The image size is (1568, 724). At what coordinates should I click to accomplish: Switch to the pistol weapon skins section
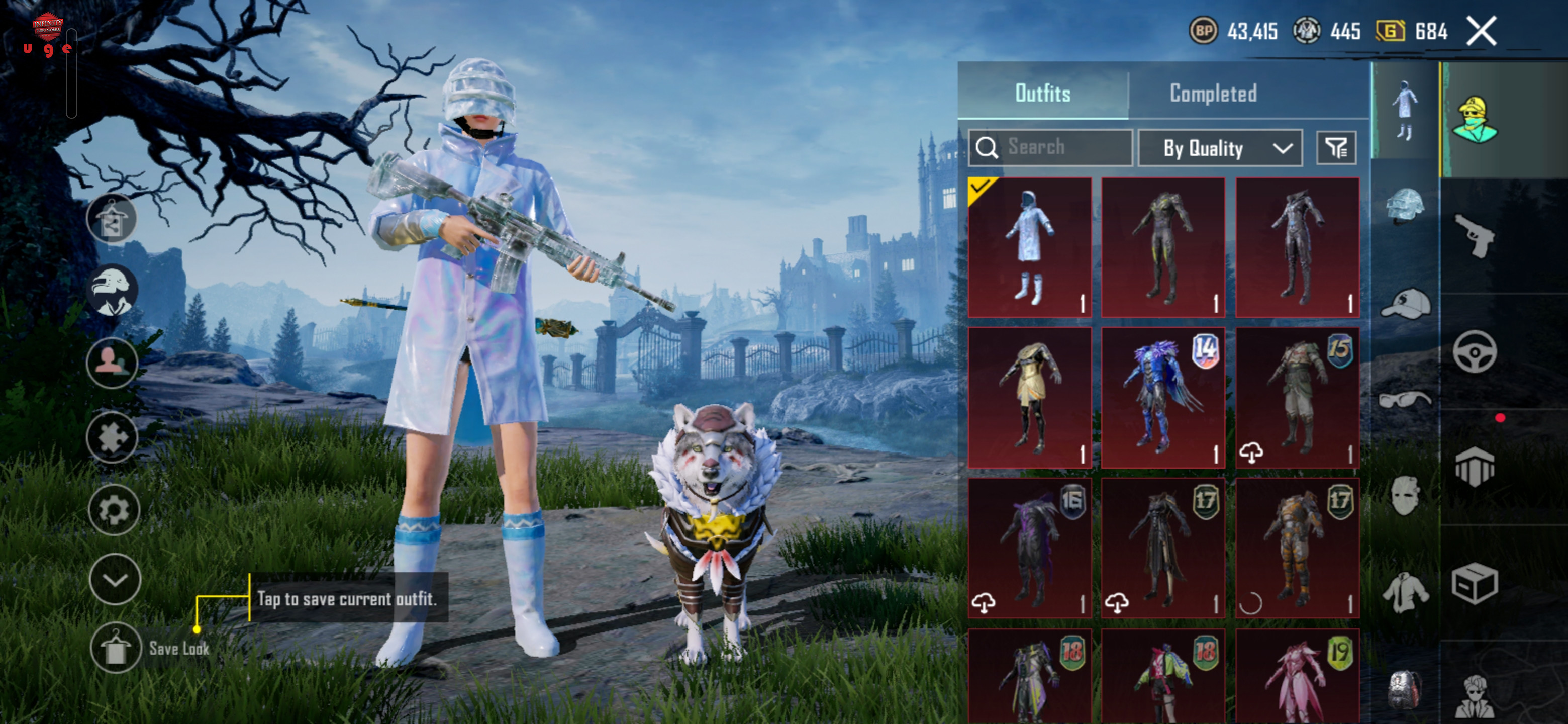point(1474,235)
